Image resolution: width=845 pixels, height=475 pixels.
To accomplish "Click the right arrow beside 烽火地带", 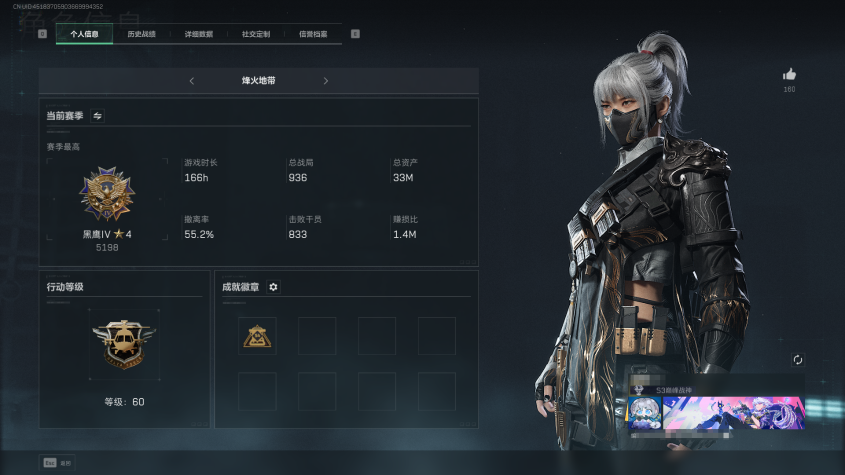I will [x=325, y=81].
